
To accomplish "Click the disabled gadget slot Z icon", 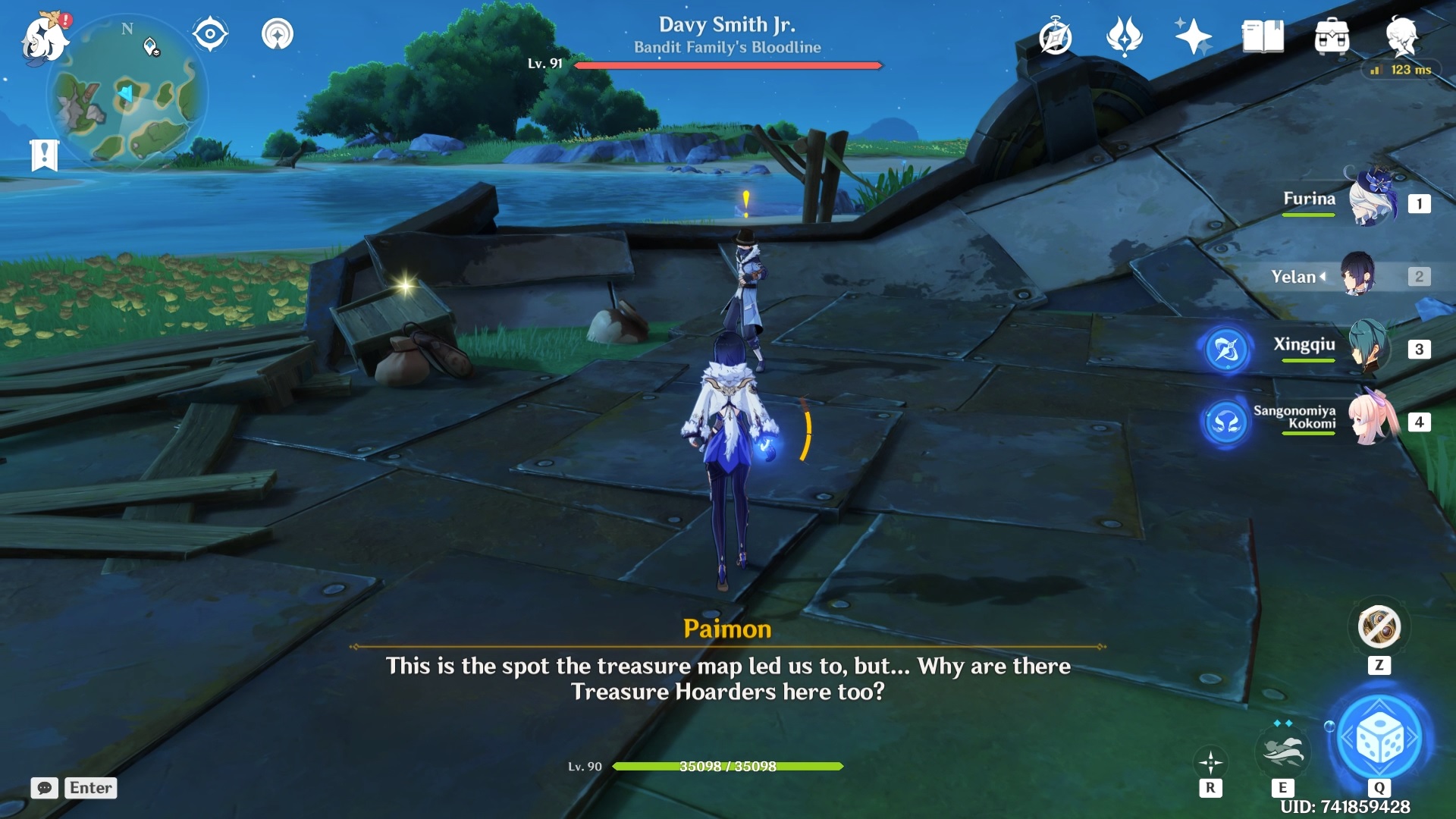I will point(1381,626).
